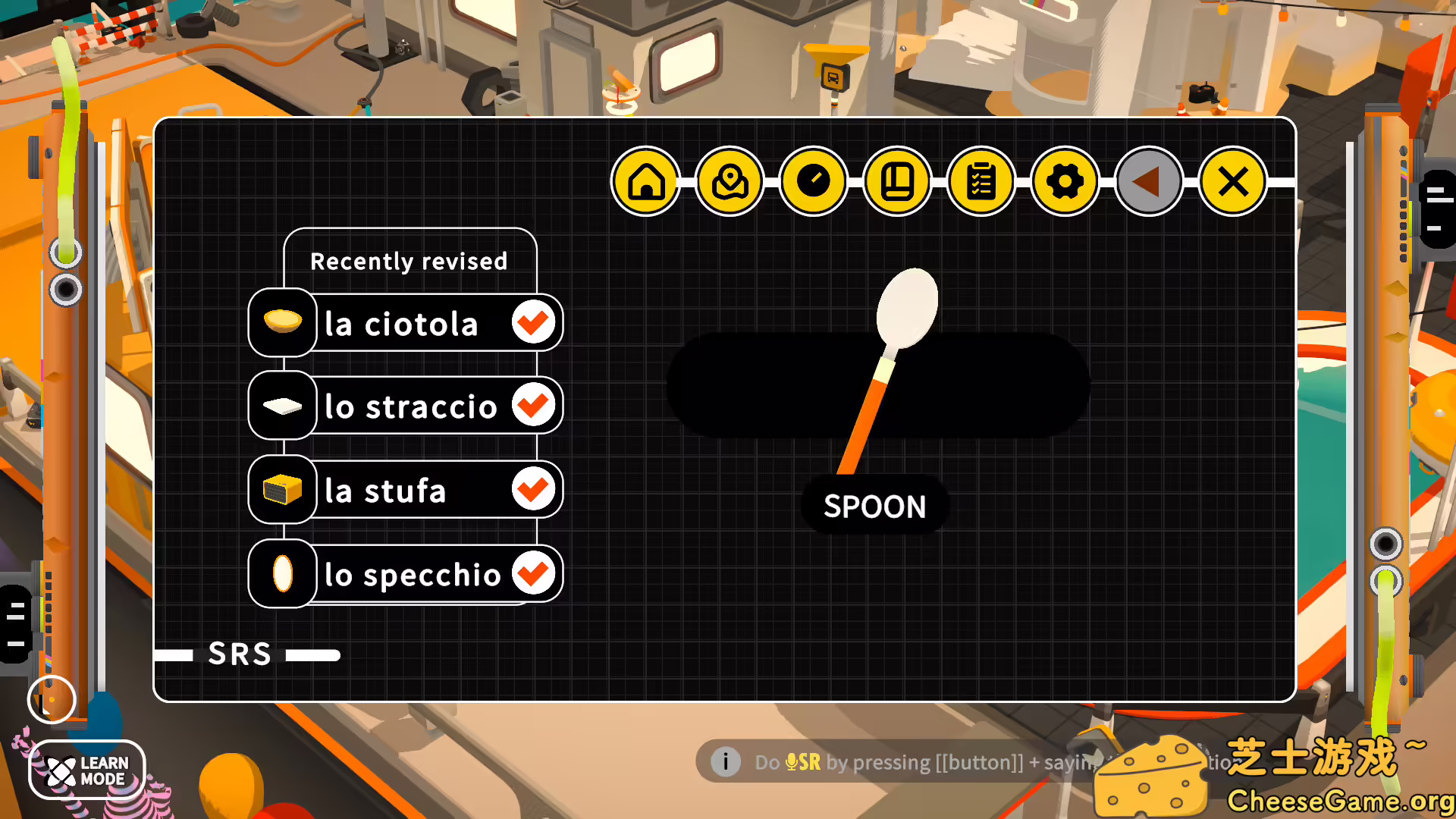The width and height of the screenshot is (1456, 819).
Task: Open the Map panel
Action: (x=730, y=182)
